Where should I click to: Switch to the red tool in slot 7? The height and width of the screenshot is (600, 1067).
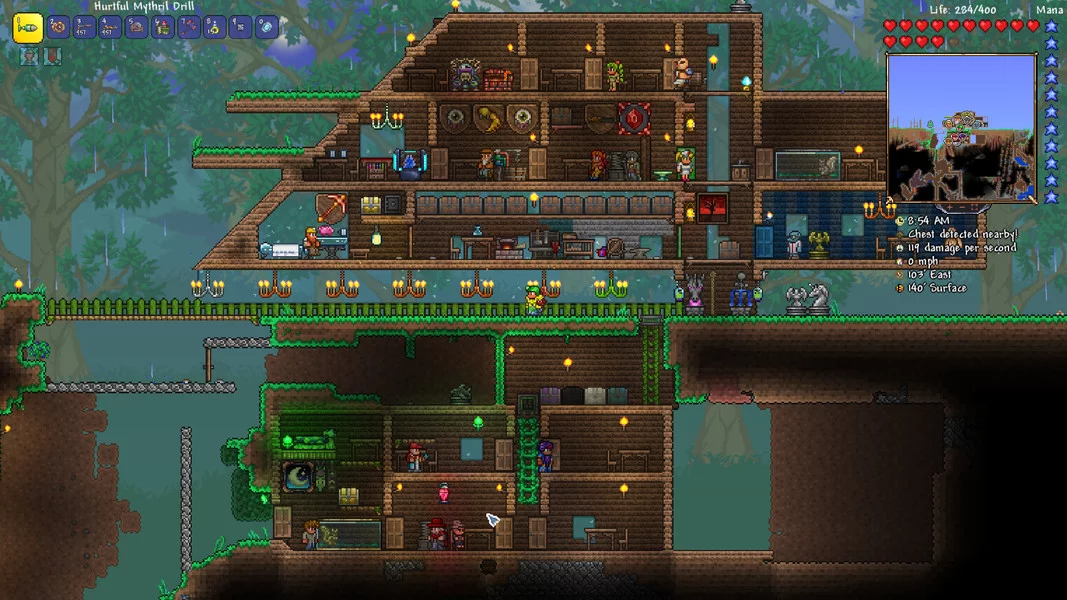(x=188, y=27)
